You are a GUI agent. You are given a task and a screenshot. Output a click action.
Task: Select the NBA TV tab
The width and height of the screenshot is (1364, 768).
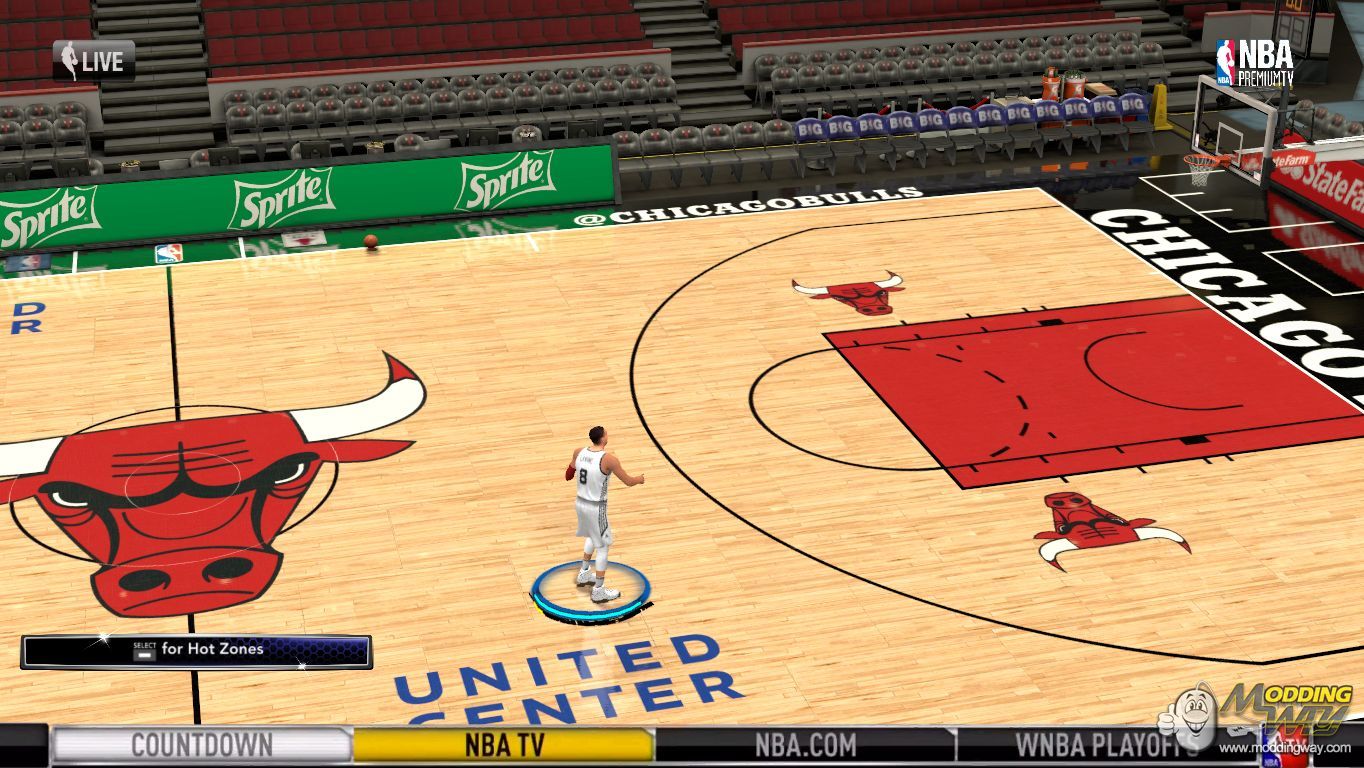coord(504,745)
